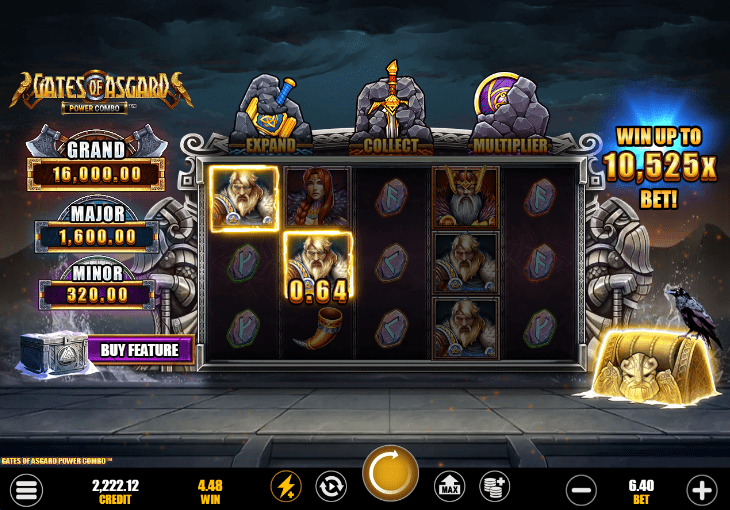Activate the autoplay circular arrows button
Image resolution: width=730 pixels, height=510 pixels.
coord(330,487)
